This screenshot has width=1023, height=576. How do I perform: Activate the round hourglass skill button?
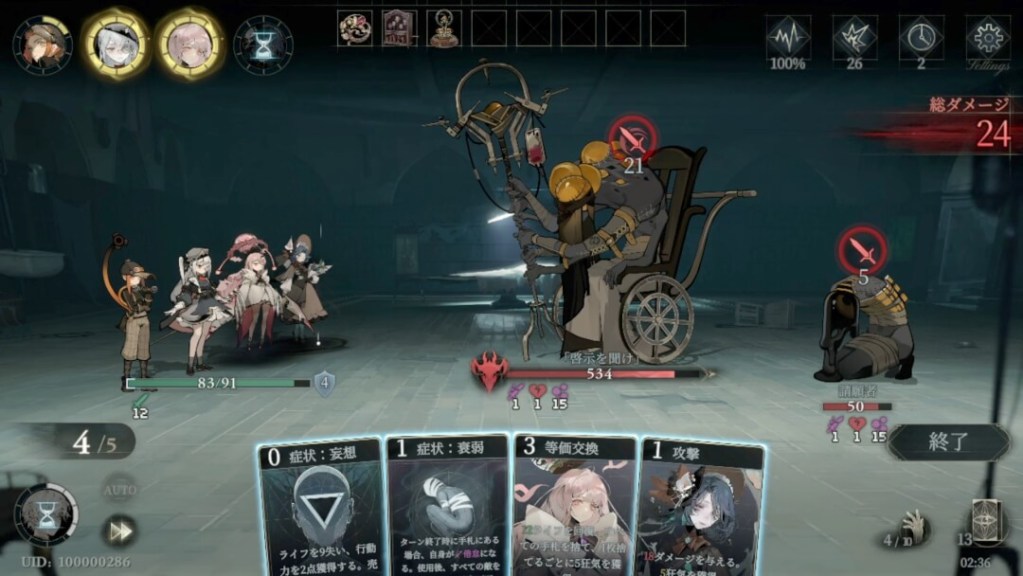45,514
